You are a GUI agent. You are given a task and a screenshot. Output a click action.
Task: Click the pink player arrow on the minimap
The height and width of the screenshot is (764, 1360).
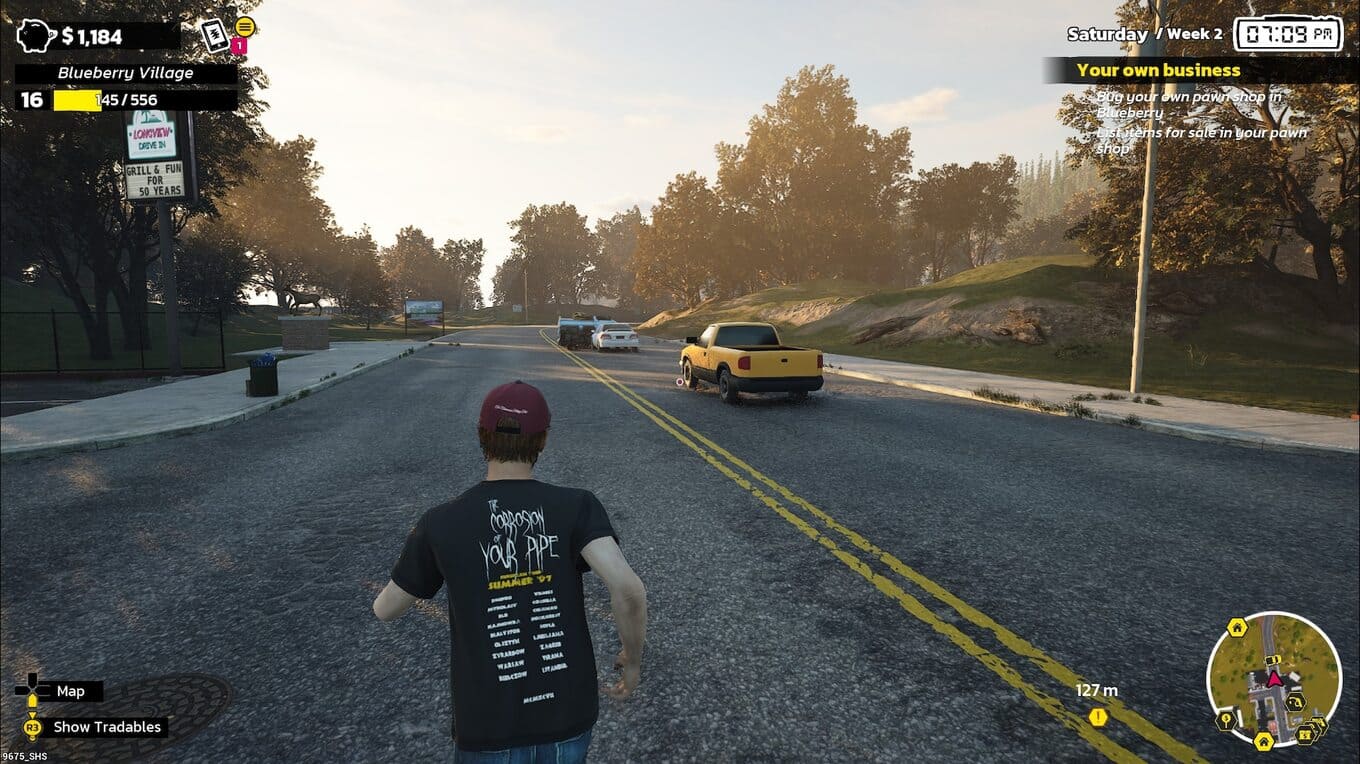[1274, 679]
